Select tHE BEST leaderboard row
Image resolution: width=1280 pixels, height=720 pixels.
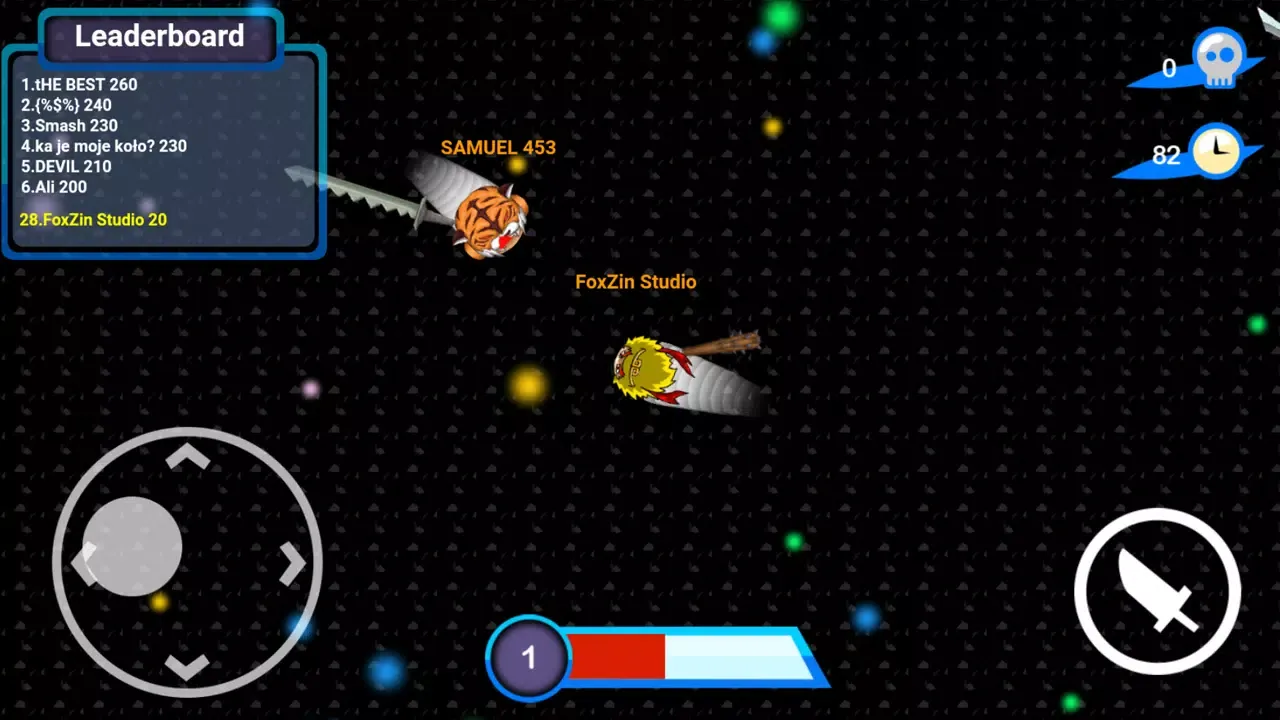tap(79, 84)
